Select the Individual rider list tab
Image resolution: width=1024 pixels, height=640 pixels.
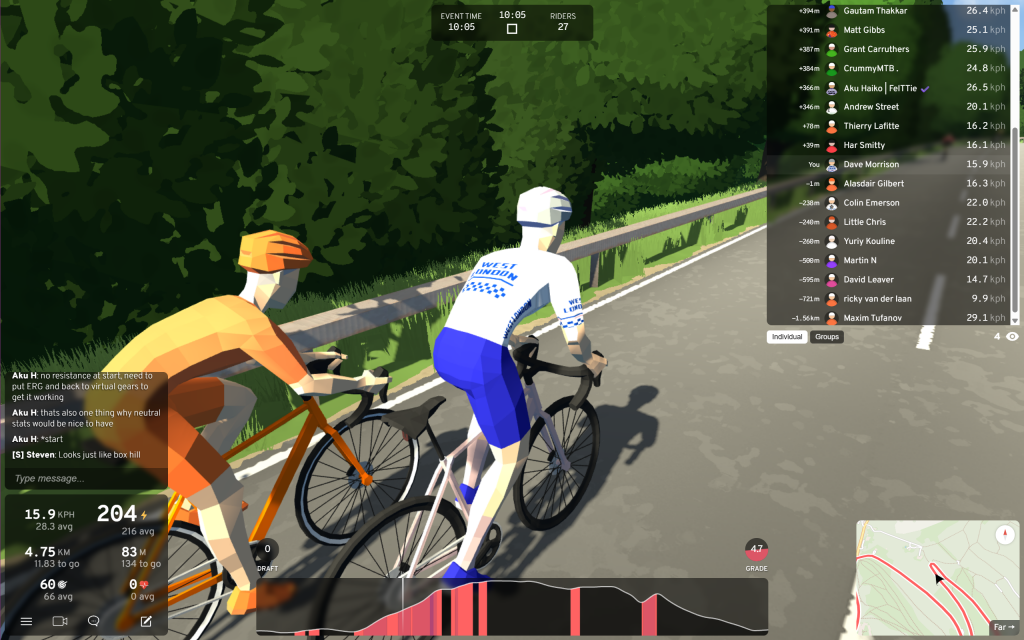coord(787,337)
